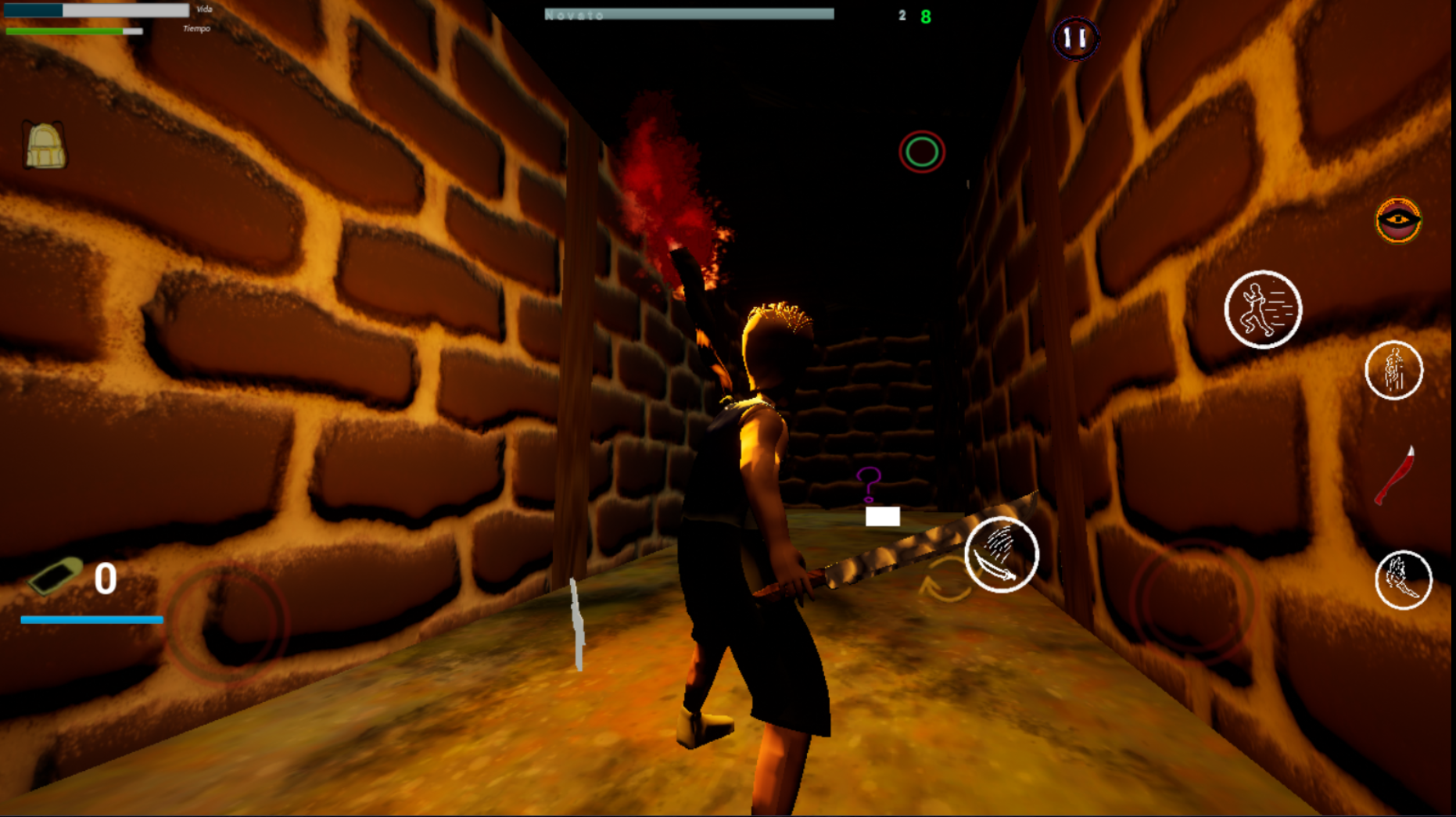
Task: Tap the green and red ring icon
Action: tap(922, 152)
